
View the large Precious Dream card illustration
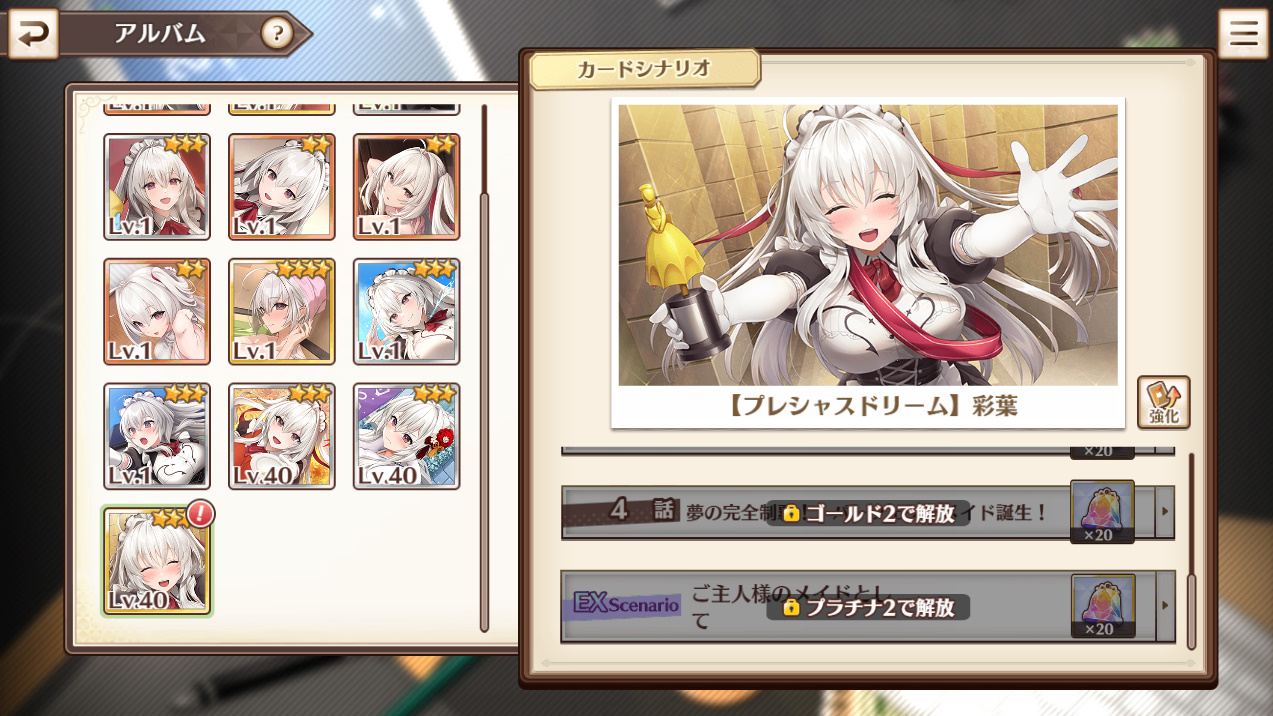(x=867, y=245)
